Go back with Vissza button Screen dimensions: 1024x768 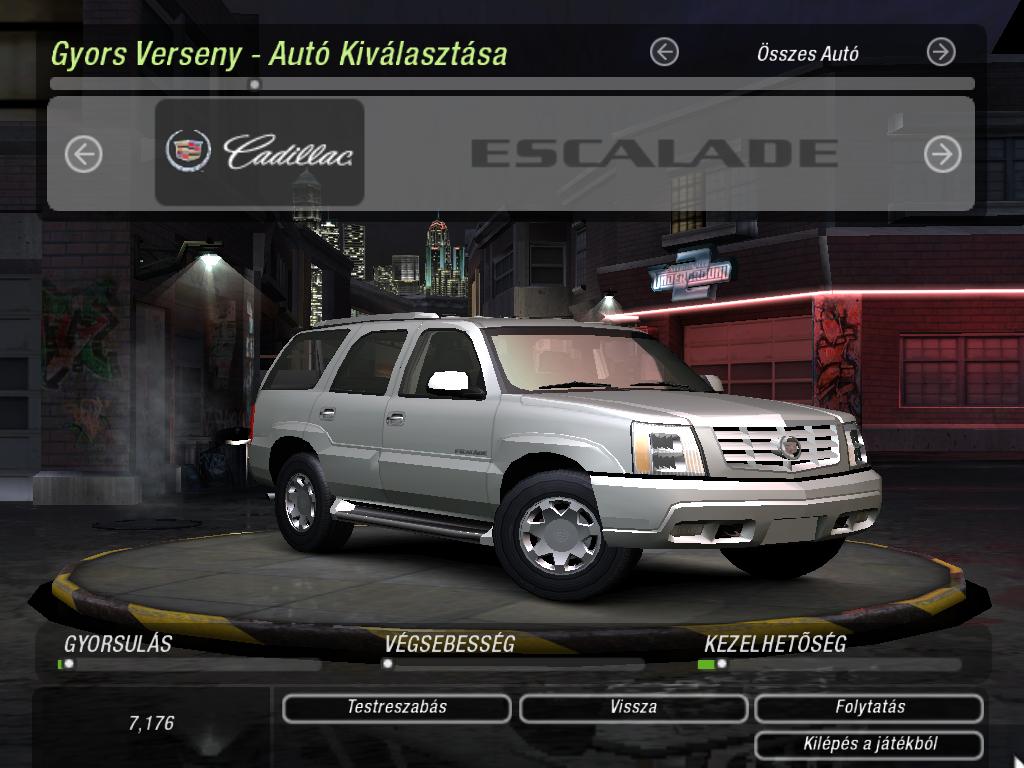[633, 708]
